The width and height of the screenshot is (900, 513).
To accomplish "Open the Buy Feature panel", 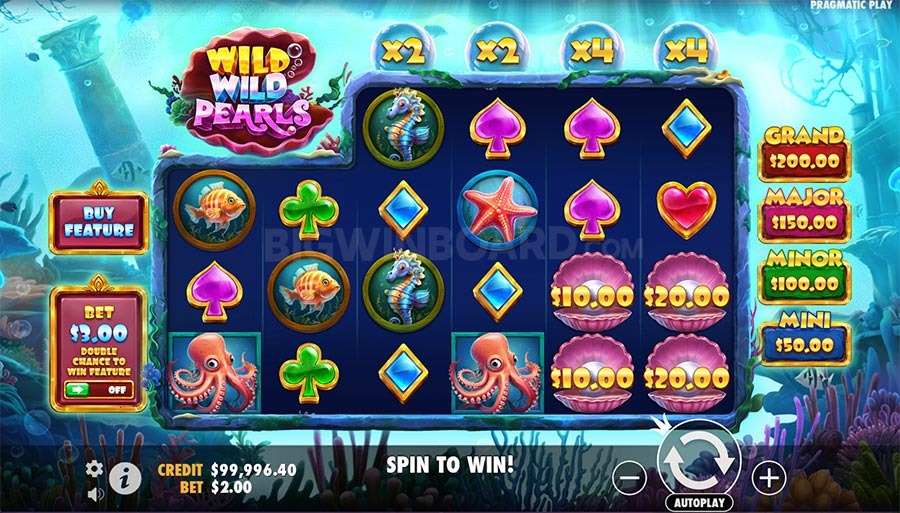I will pyautogui.click(x=99, y=222).
